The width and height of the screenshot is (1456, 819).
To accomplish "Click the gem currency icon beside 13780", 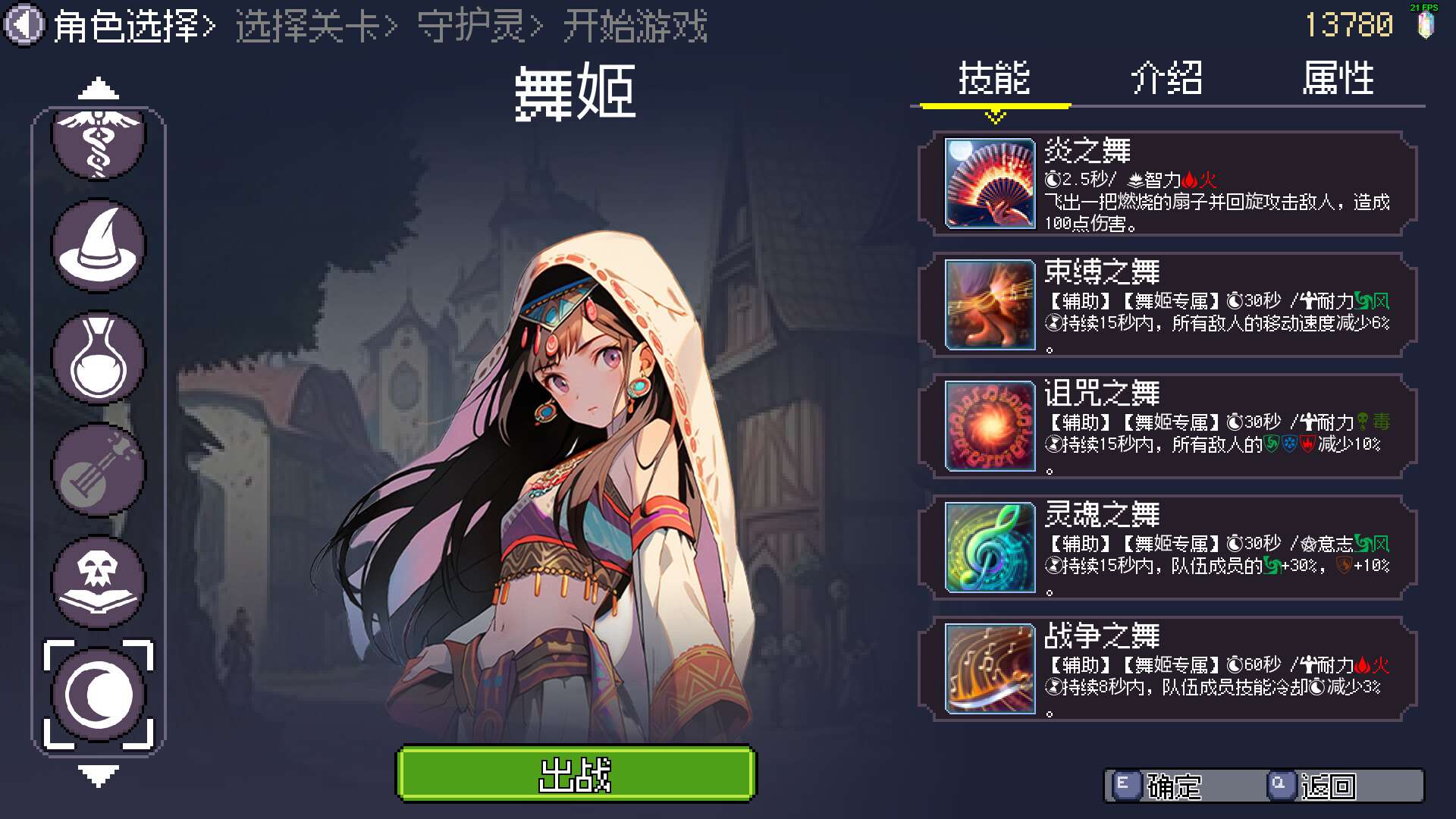I will point(1427,25).
